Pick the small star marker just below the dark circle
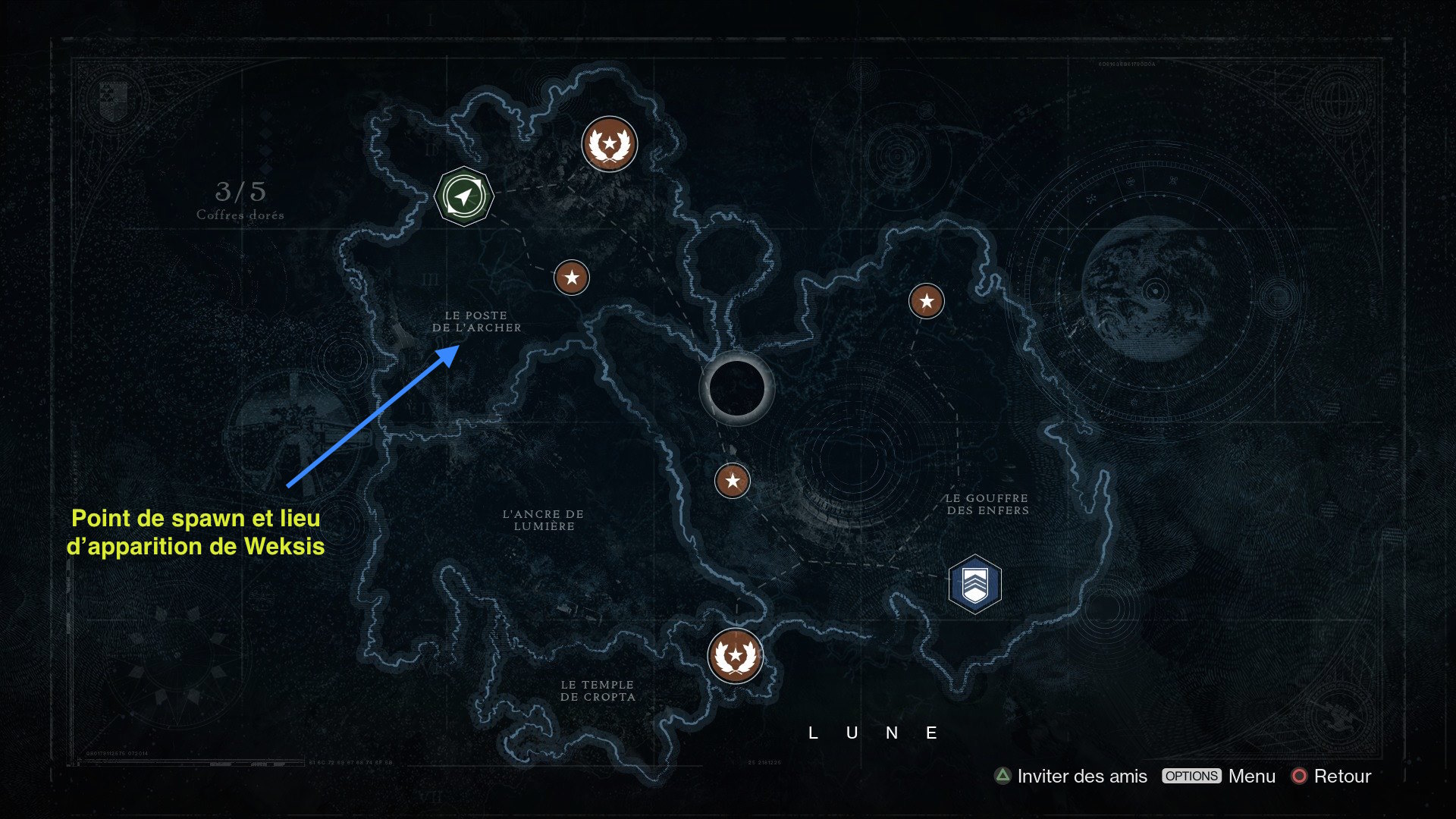The height and width of the screenshot is (819, 1456). 733,481
